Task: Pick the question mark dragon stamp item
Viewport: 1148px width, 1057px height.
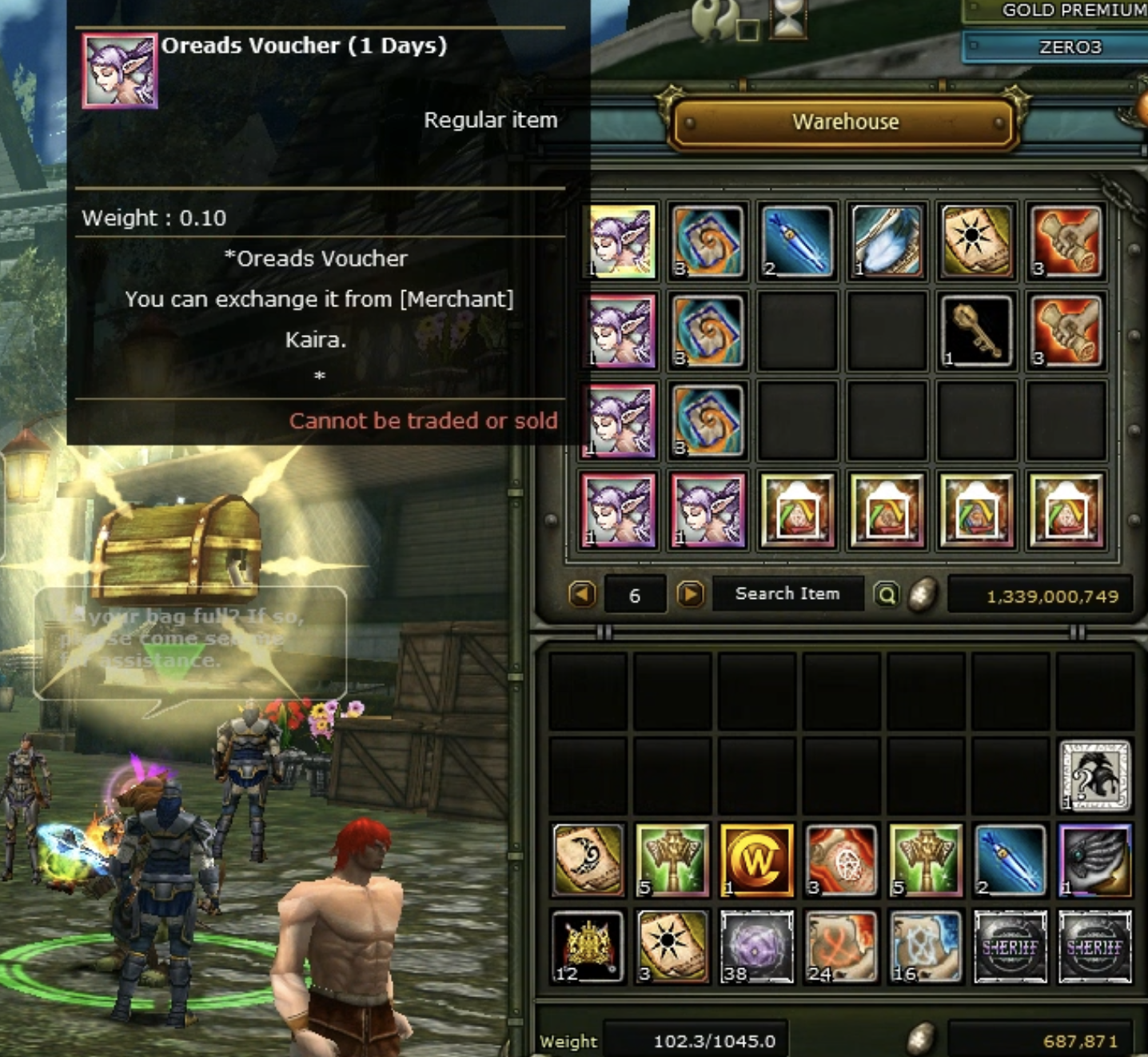Action: tap(1094, 776)
